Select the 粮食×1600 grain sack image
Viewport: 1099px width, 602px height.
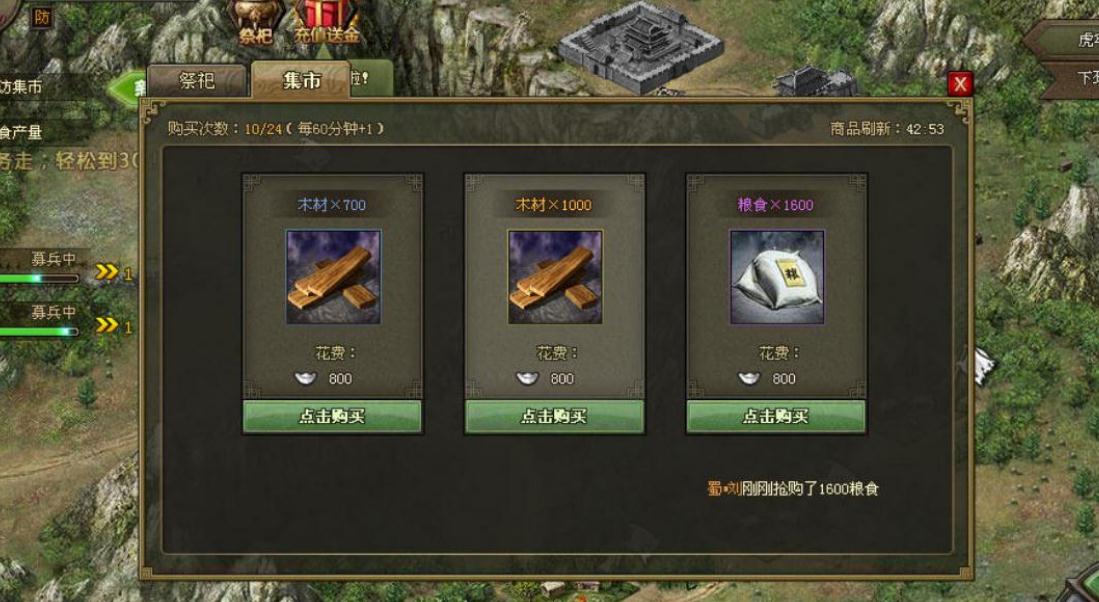coord(776,277)
